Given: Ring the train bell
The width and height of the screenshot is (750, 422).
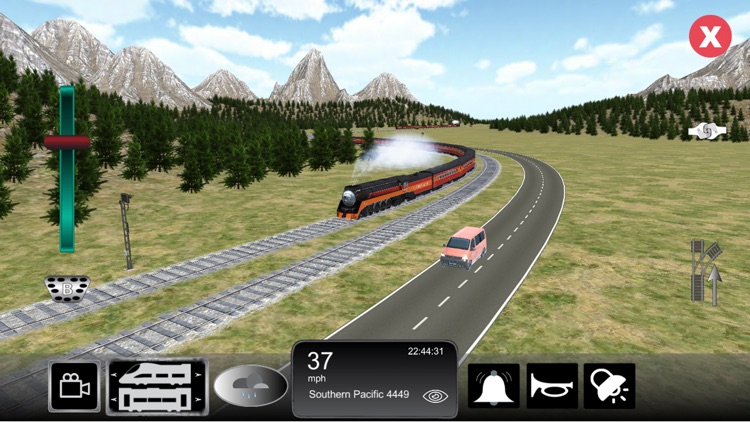Looking at the screenshot, I should point(495,387).
